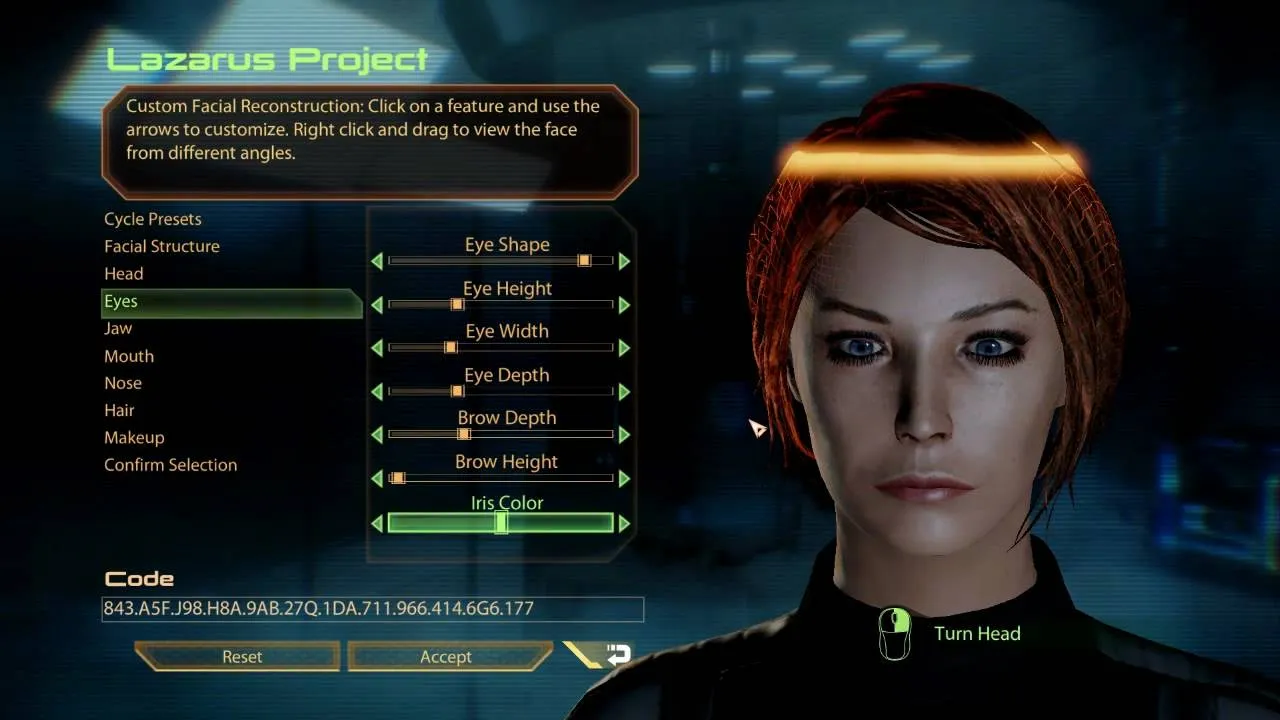1280x720 pixels.
Task: Open the Facial Structure category
Action: 162,246
